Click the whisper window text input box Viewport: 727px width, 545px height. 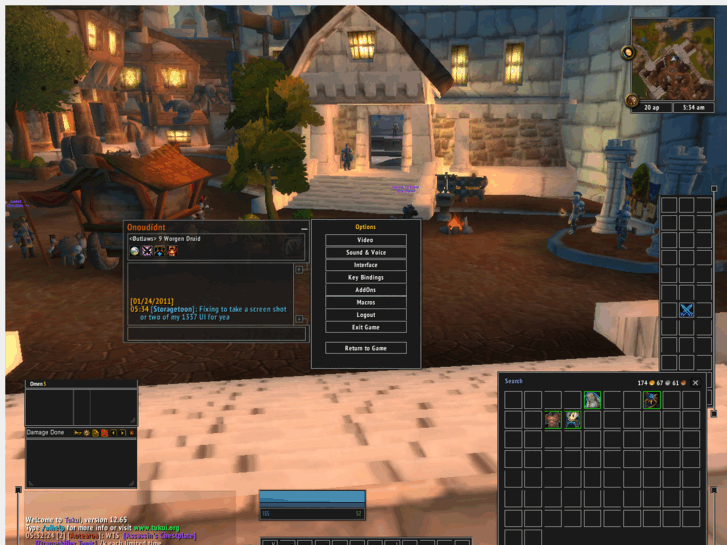click(215, 334)
